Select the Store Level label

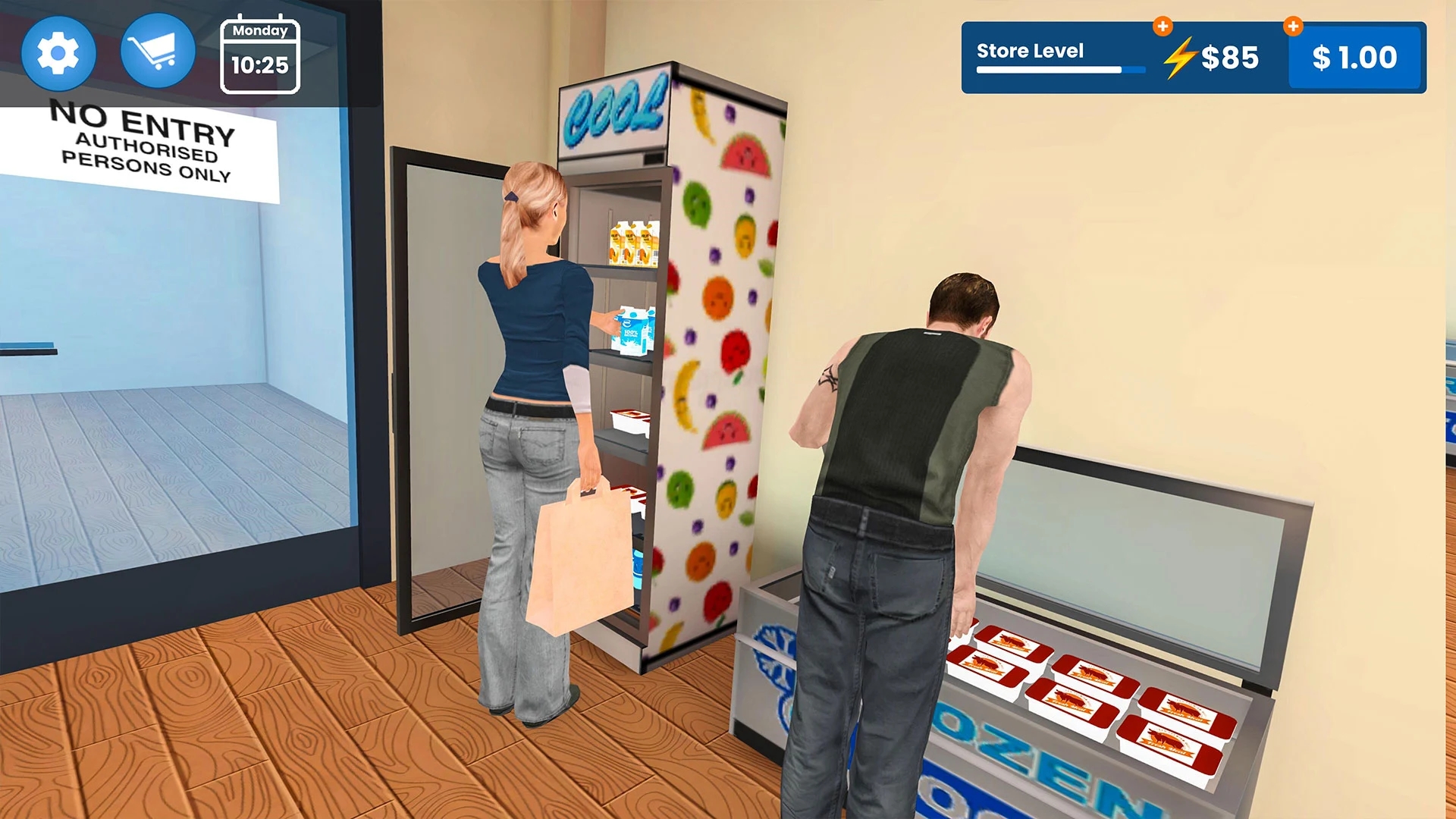pos(1030,52)
